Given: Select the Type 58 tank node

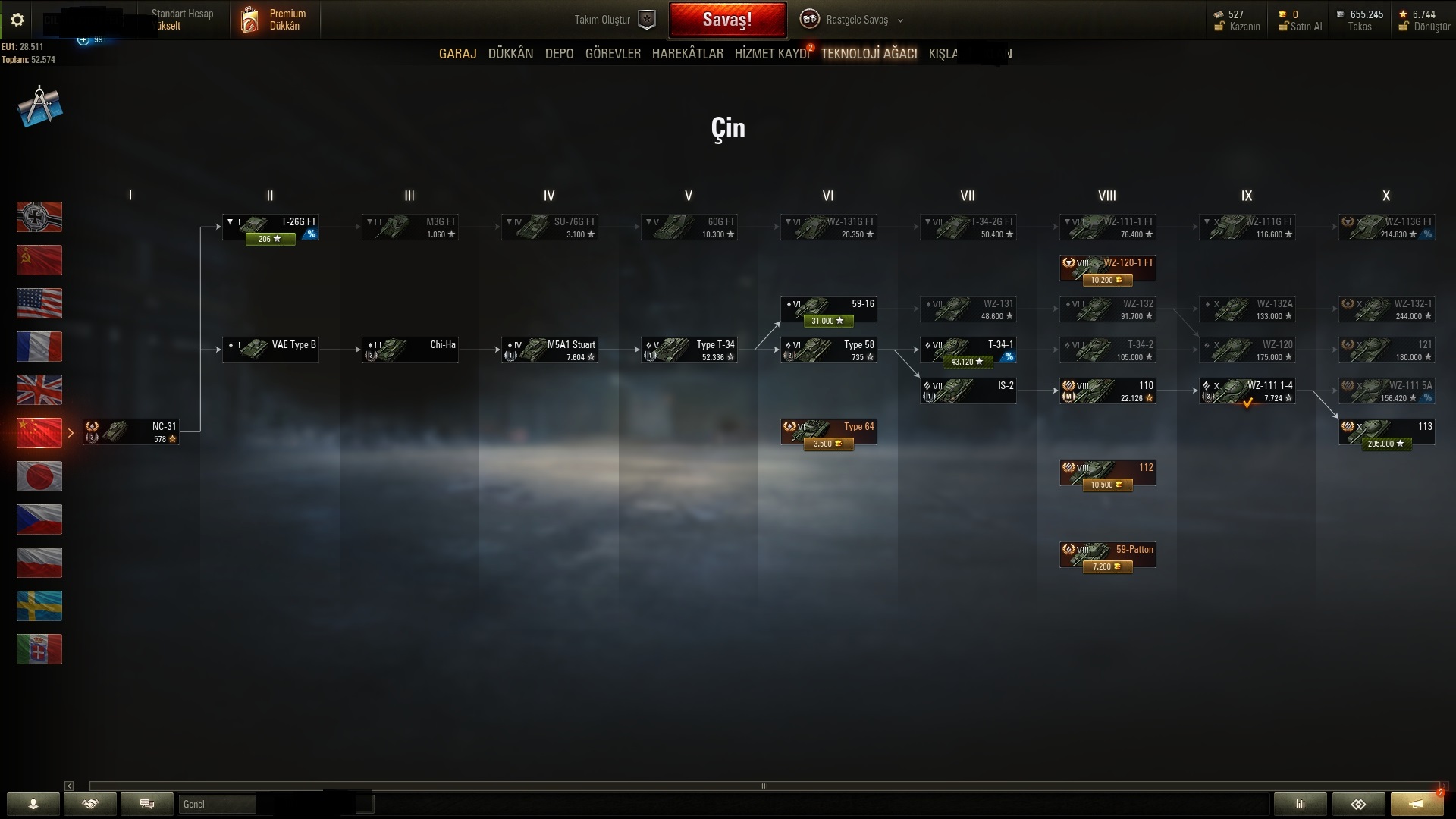Looking at the screenshot, I should pyautogui.click(x=828, y=350).
